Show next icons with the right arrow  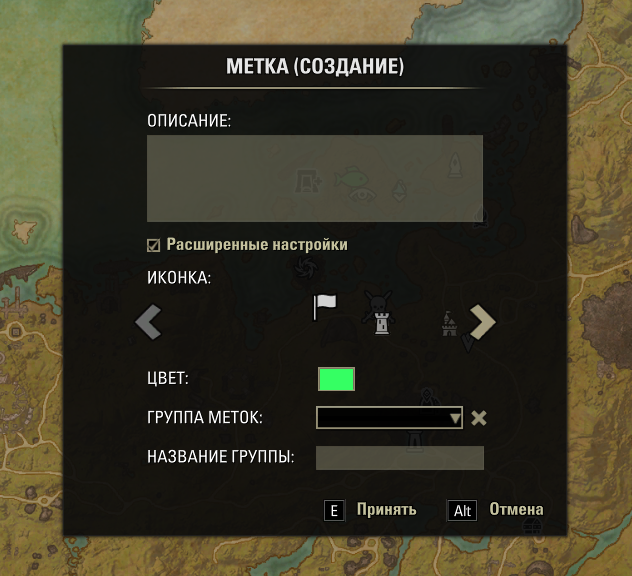(483, 322)
